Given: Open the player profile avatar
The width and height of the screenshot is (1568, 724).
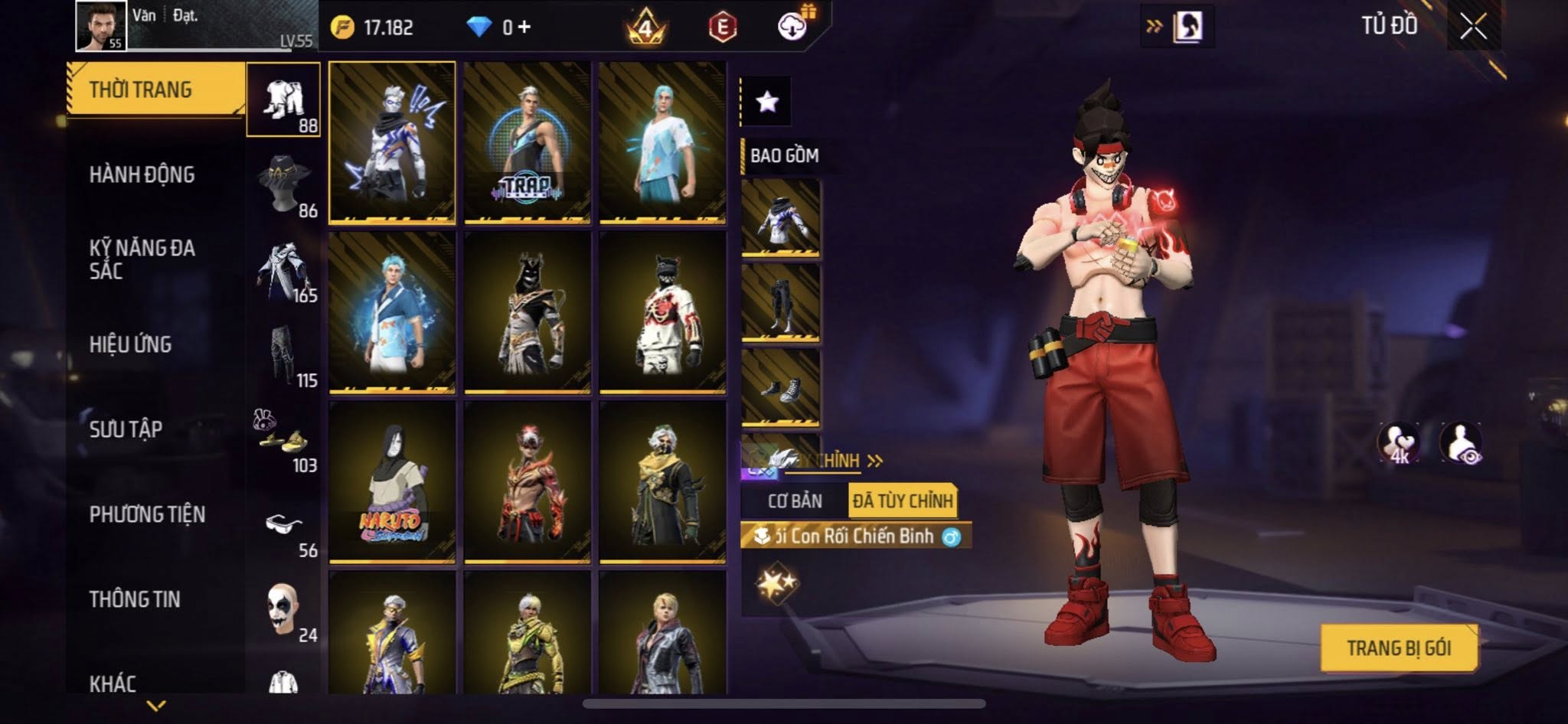Looking at the screenshot, I should 101,26.
